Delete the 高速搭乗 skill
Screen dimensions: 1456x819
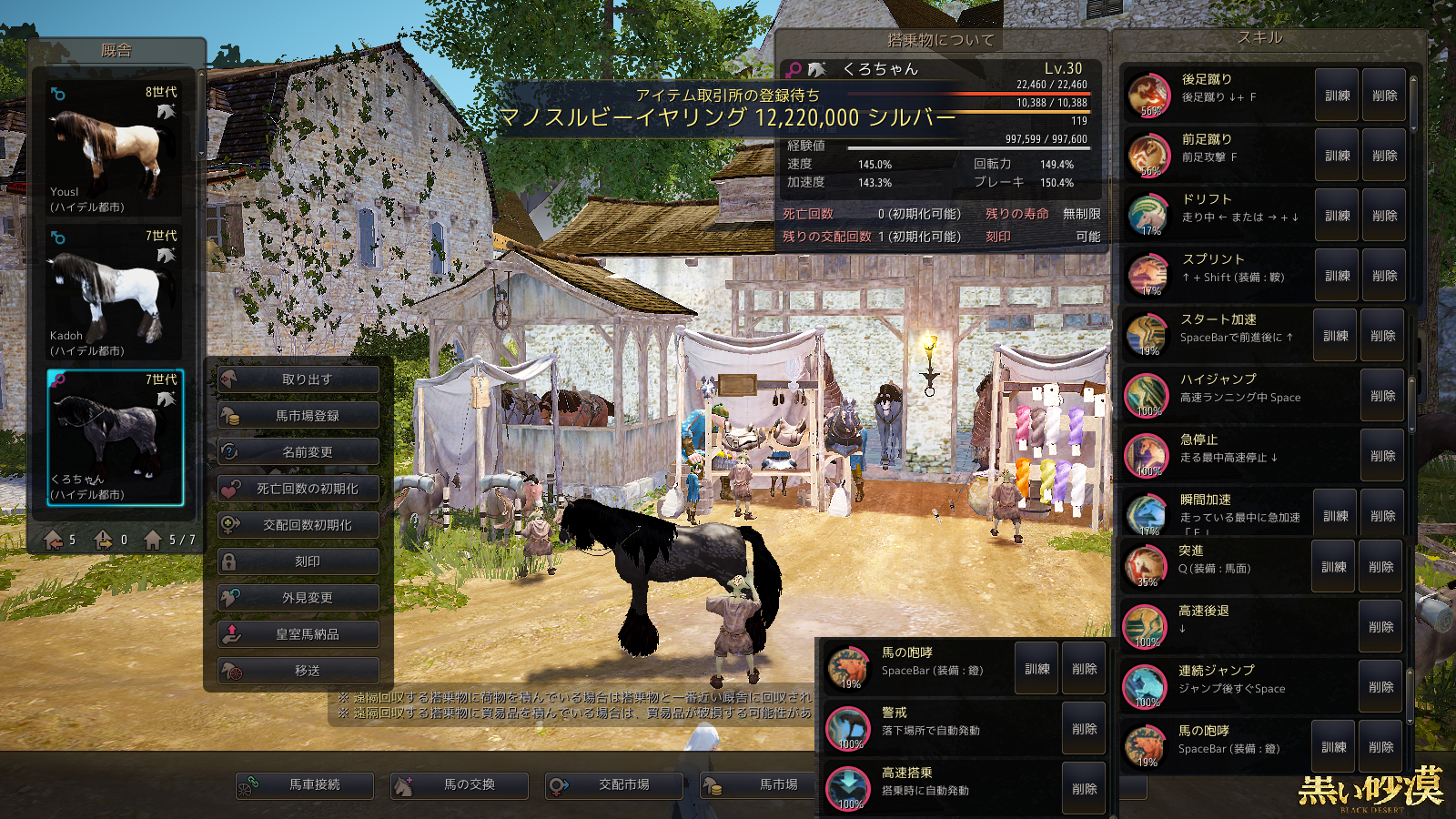[x=1084, y=789]
